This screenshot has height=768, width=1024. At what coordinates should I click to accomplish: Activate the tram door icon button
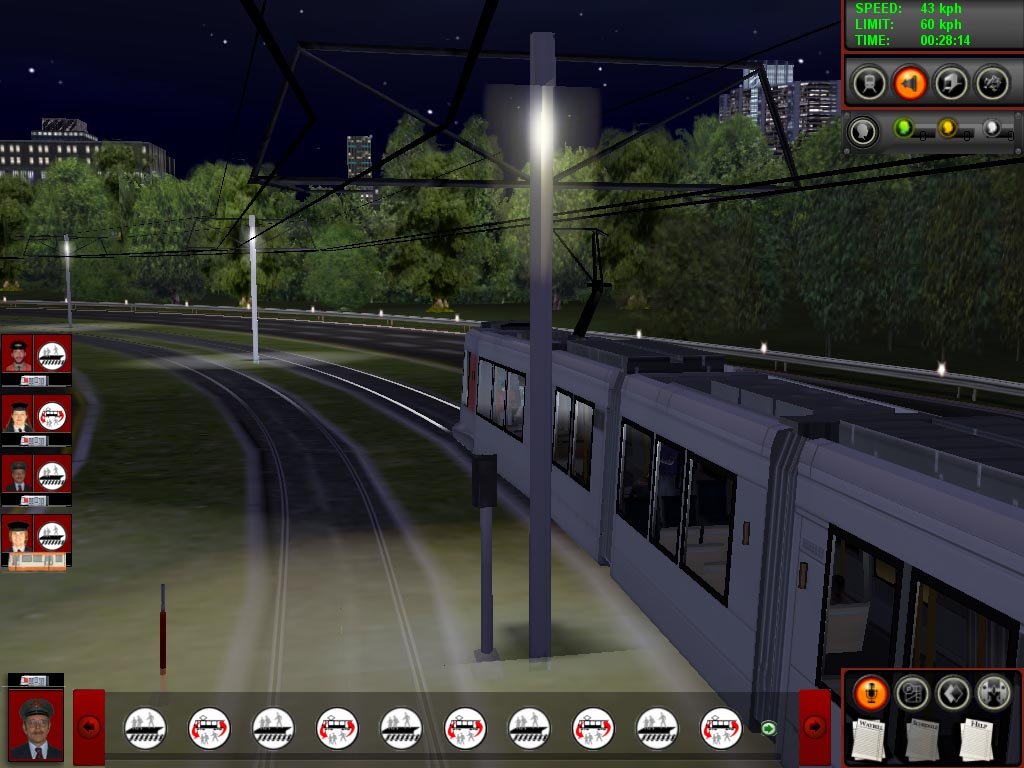[x=950, y=82]
